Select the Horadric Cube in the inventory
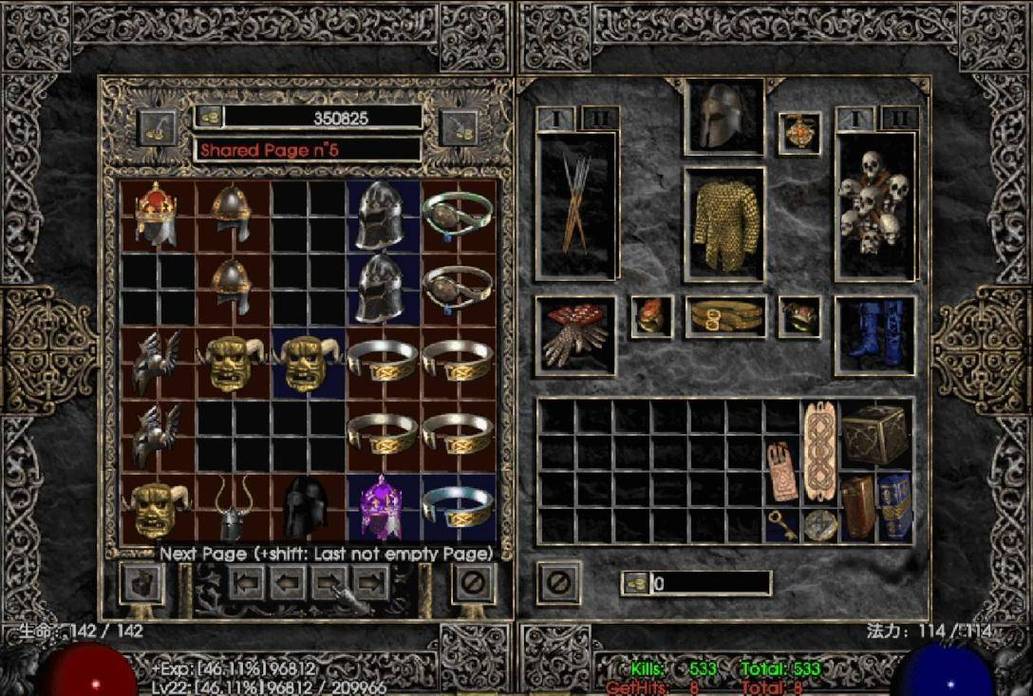This screenshot has height=696, width=1033. click(x=875, y=435)
